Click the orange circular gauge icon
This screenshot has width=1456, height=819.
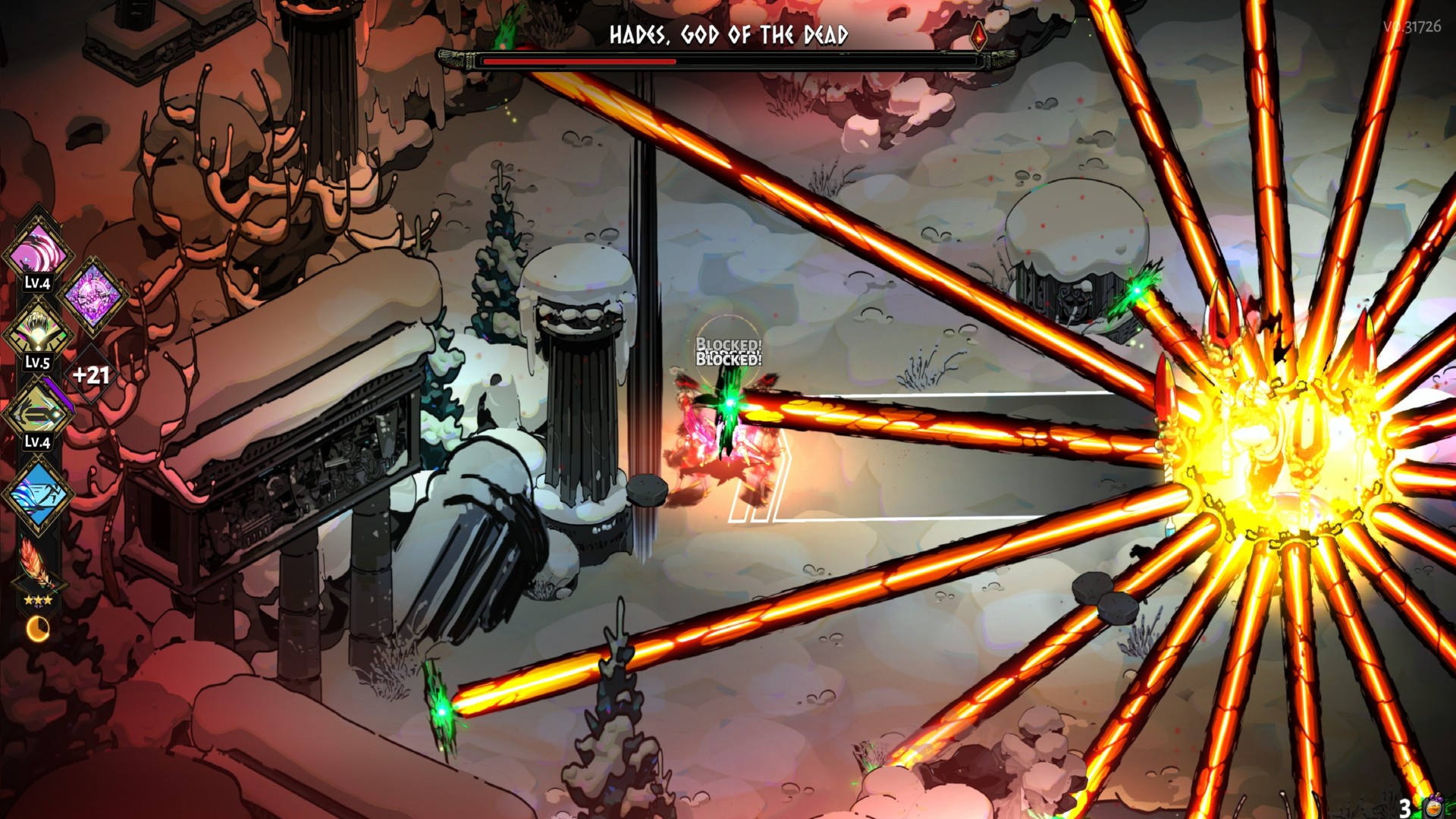point(37,628)
